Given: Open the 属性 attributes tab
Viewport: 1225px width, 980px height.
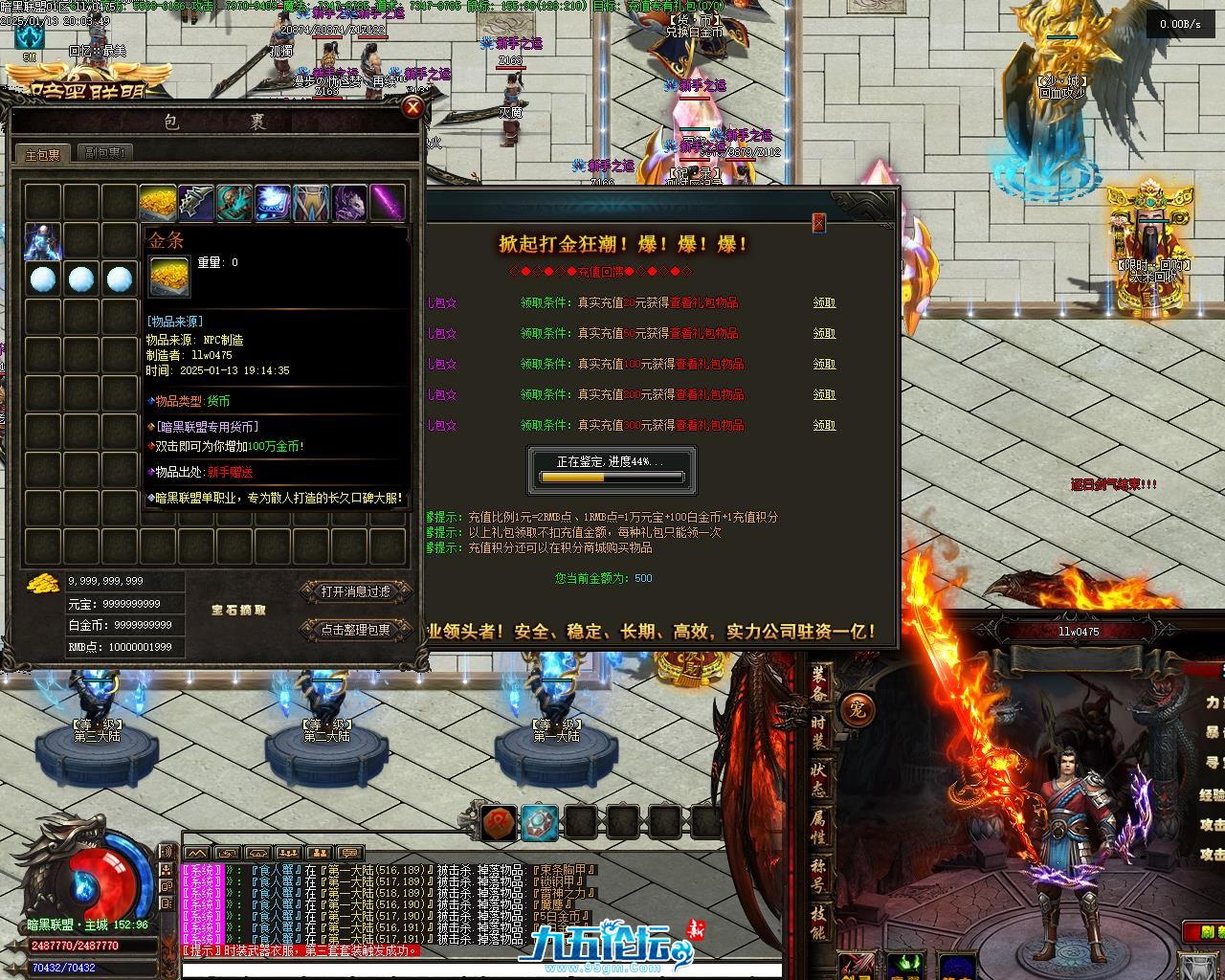Looking at the screenshot, I should pos(820,825).
